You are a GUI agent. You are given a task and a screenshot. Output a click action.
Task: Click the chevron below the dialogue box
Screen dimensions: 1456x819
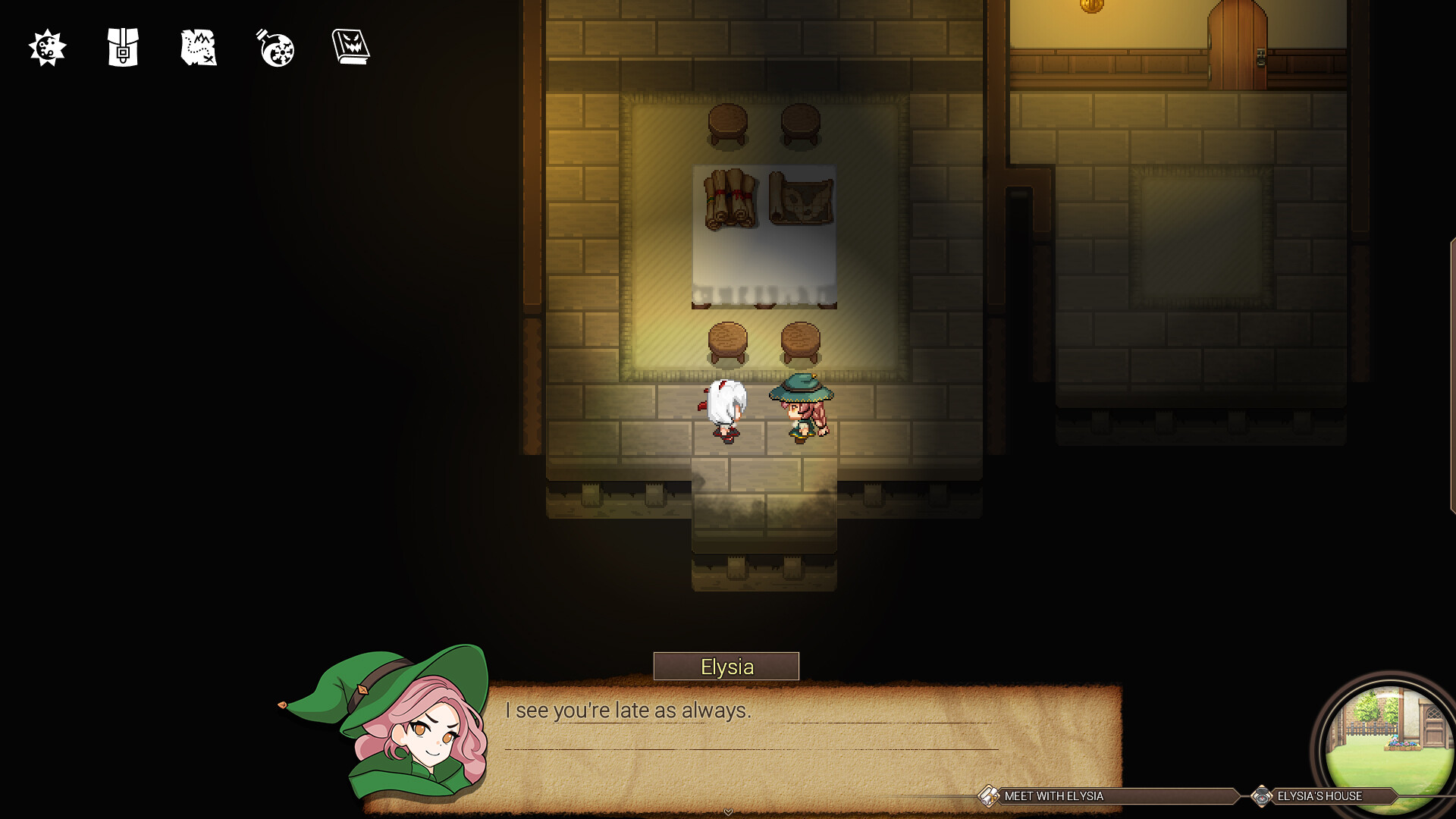click(x=727, y=811)
